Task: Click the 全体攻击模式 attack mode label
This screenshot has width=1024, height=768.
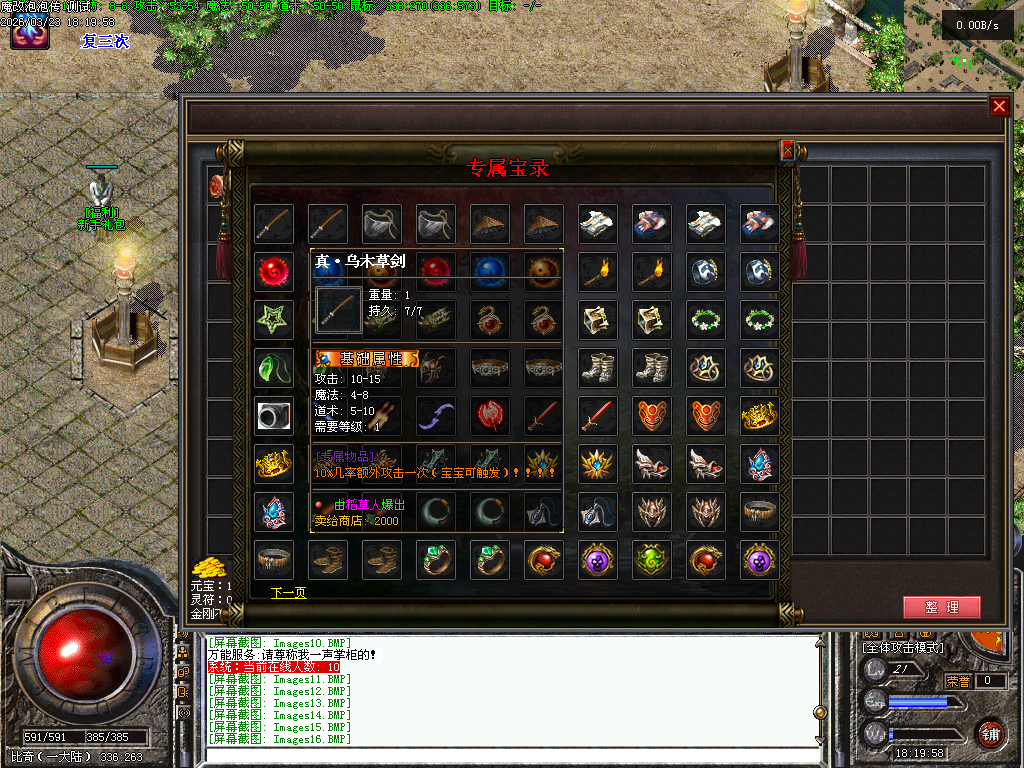Action: [903, 648]
